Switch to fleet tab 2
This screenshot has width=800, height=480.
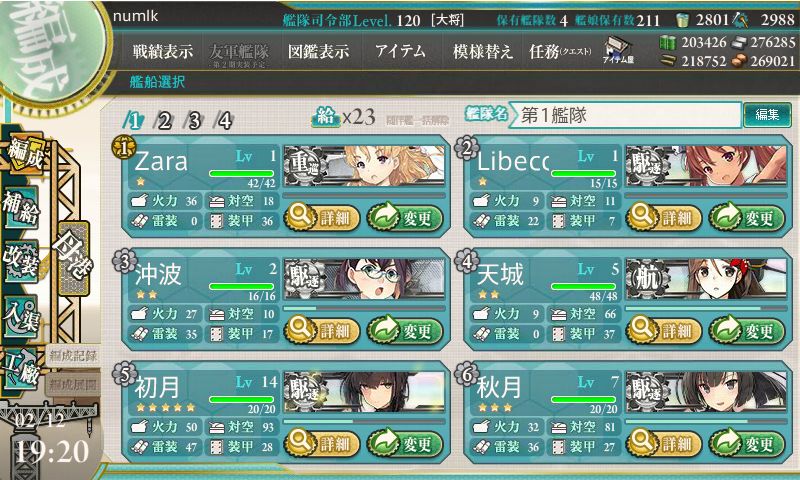click(x=164, y=121)
